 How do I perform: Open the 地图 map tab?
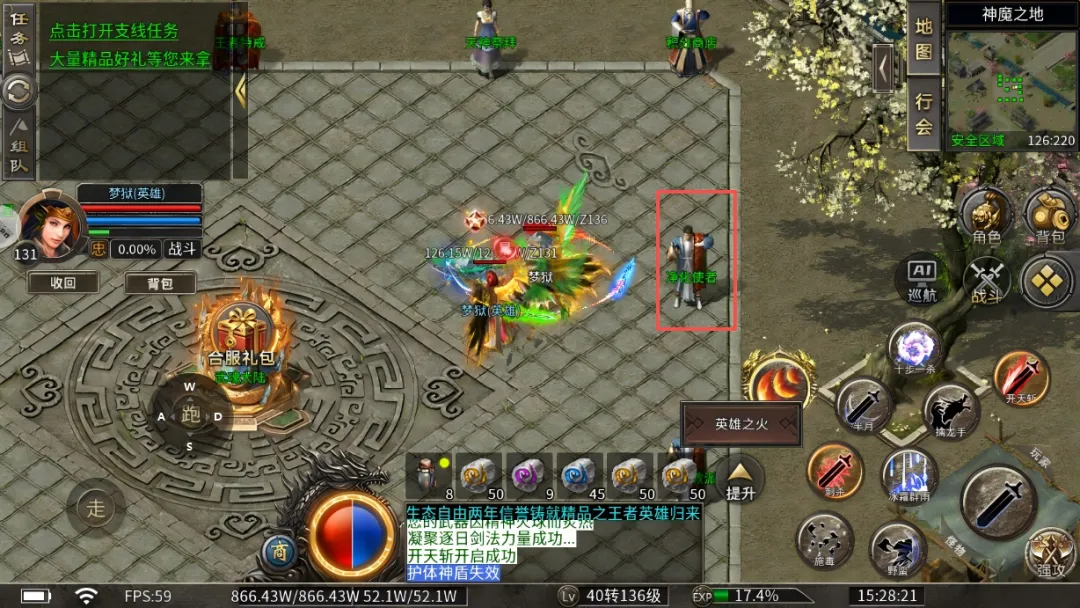(x=923, y=39)
